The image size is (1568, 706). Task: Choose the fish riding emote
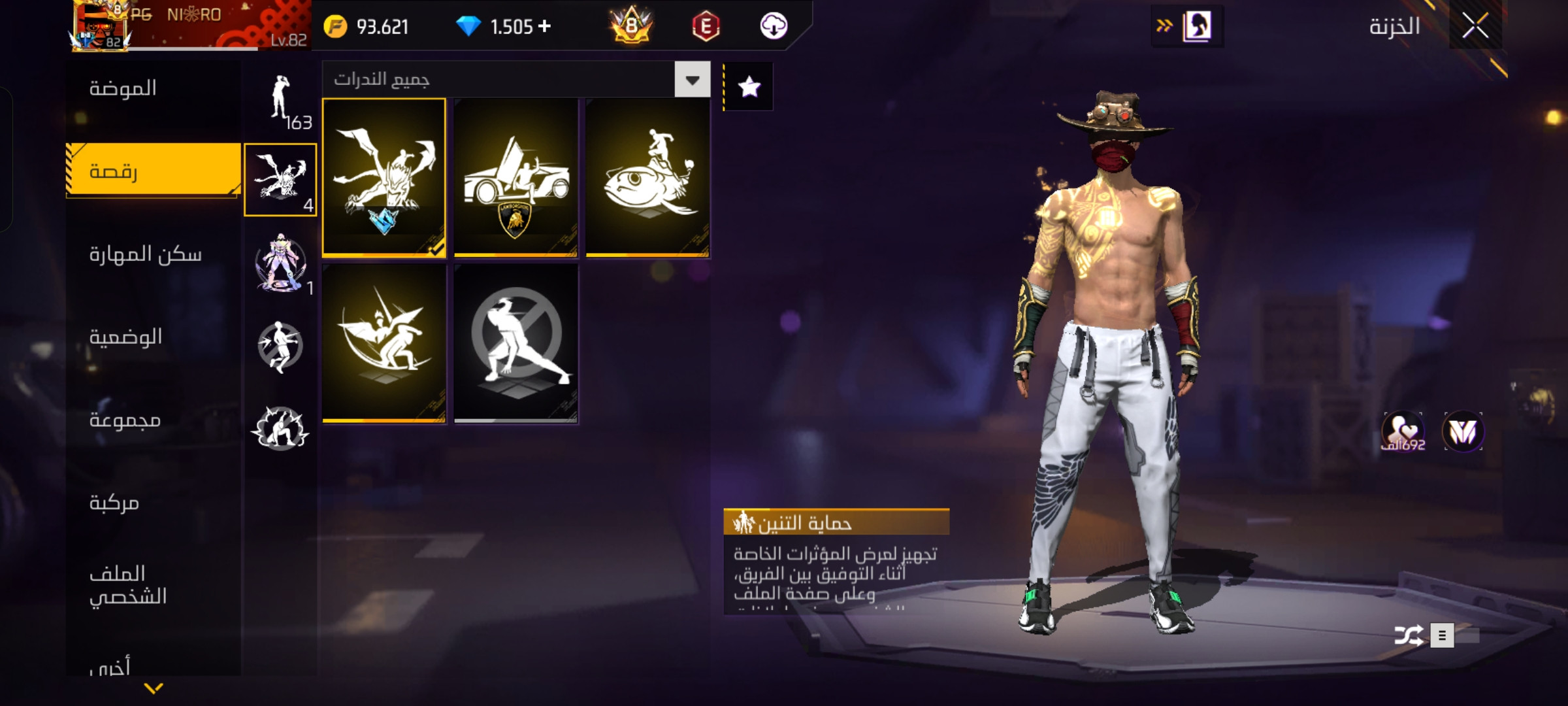[647, 177]
